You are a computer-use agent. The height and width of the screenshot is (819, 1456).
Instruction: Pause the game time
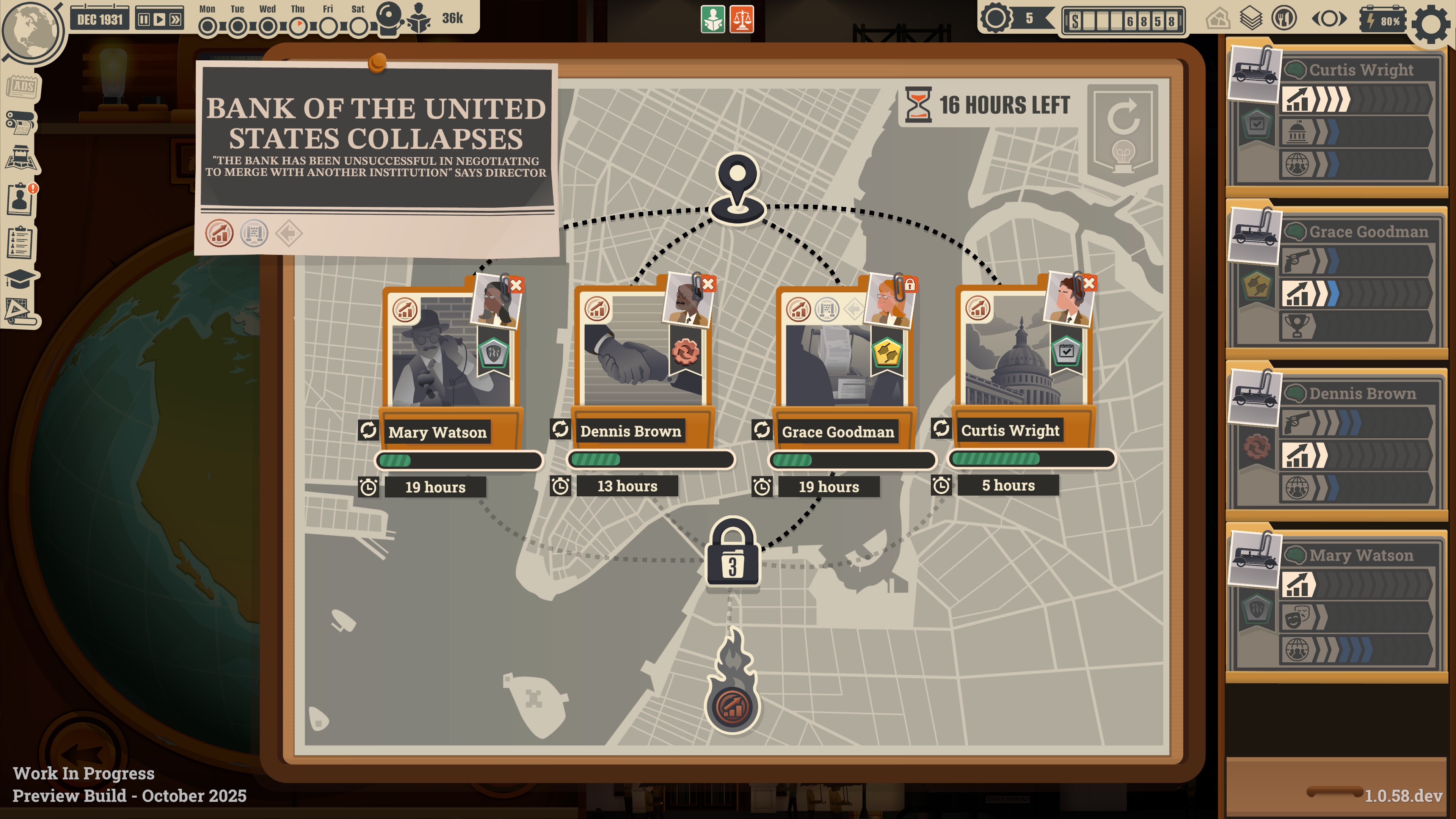[x=145, y=20]
